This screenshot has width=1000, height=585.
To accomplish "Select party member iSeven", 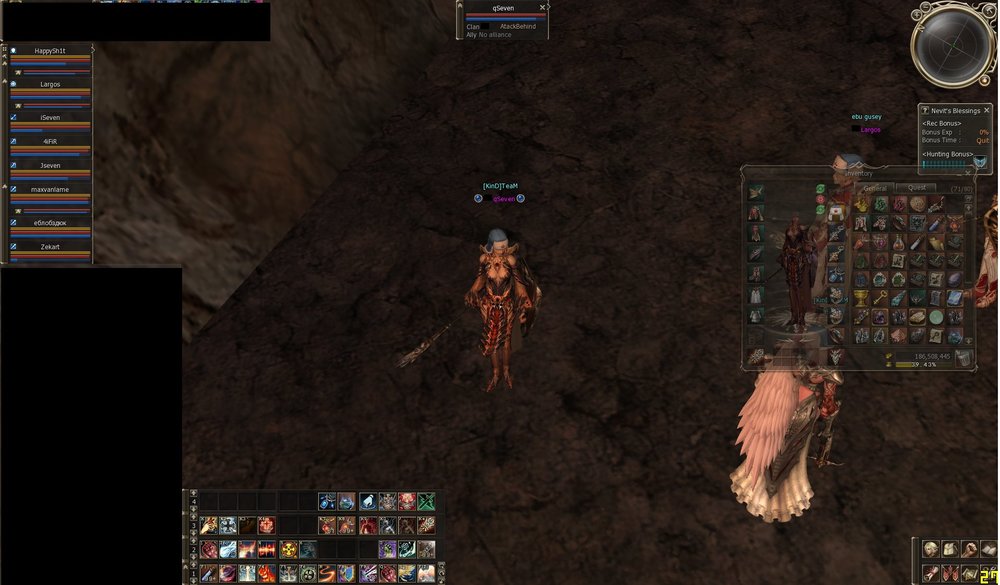I will tap(50, 117).
